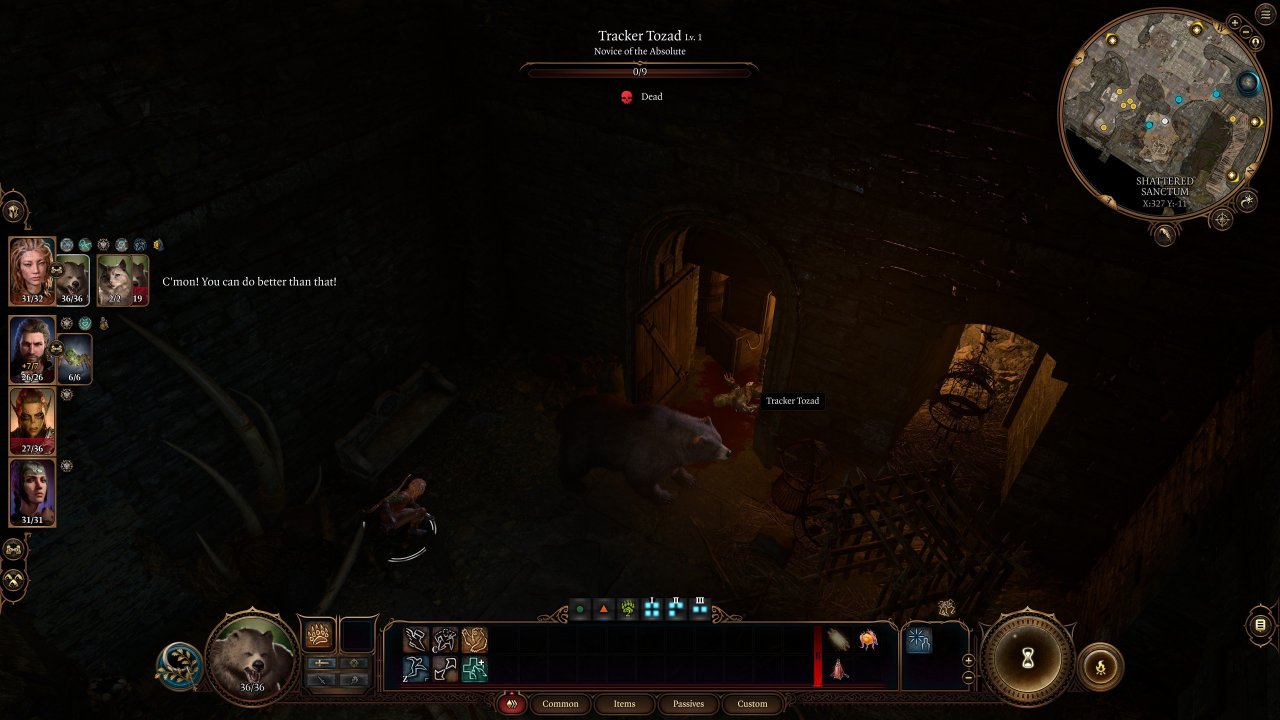Open the hamburger menu above the minimap
The height and width of the screenshot is (720, 1280).
point(1264,16)
